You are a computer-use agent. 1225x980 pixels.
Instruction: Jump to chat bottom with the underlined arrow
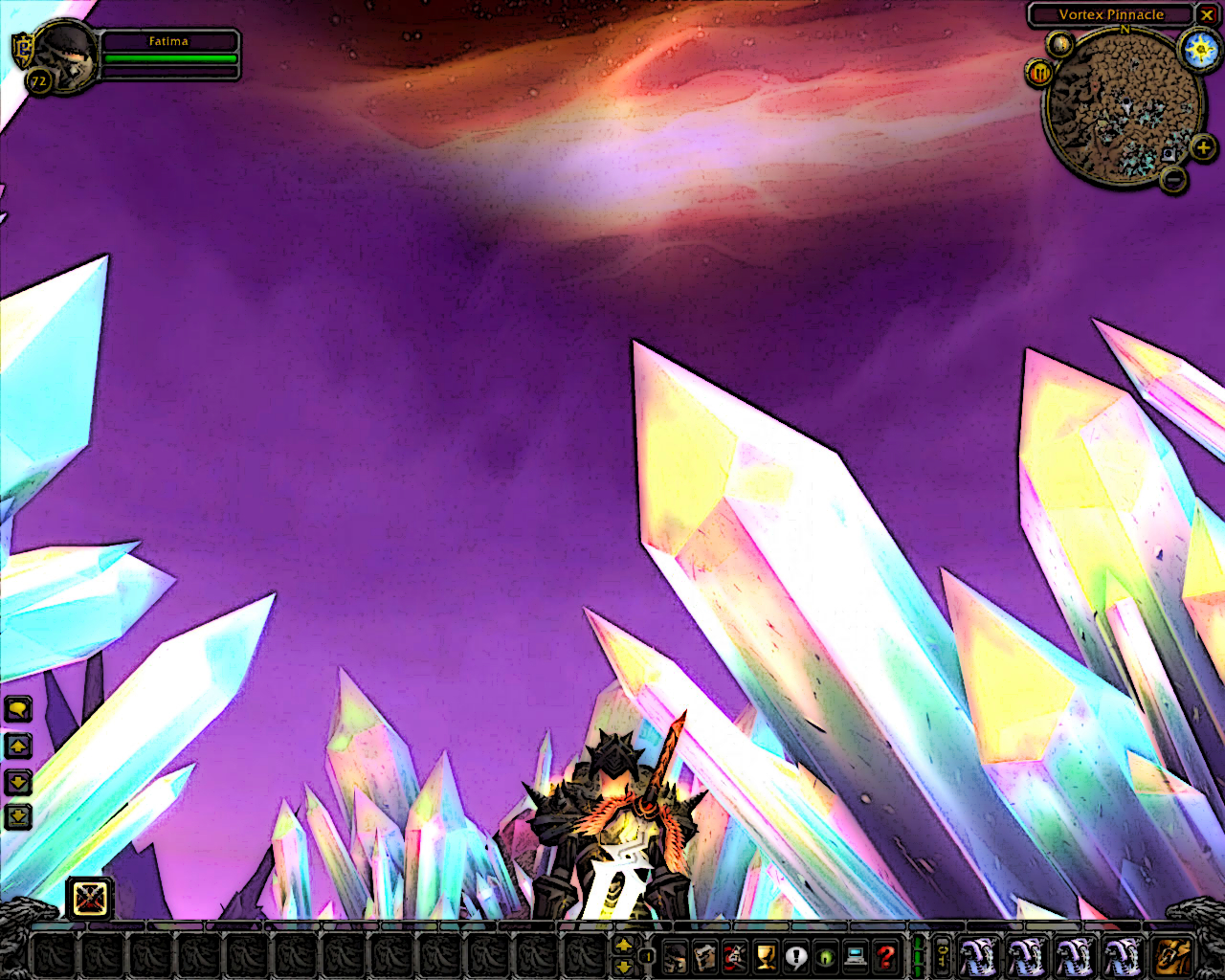(18, 816)
